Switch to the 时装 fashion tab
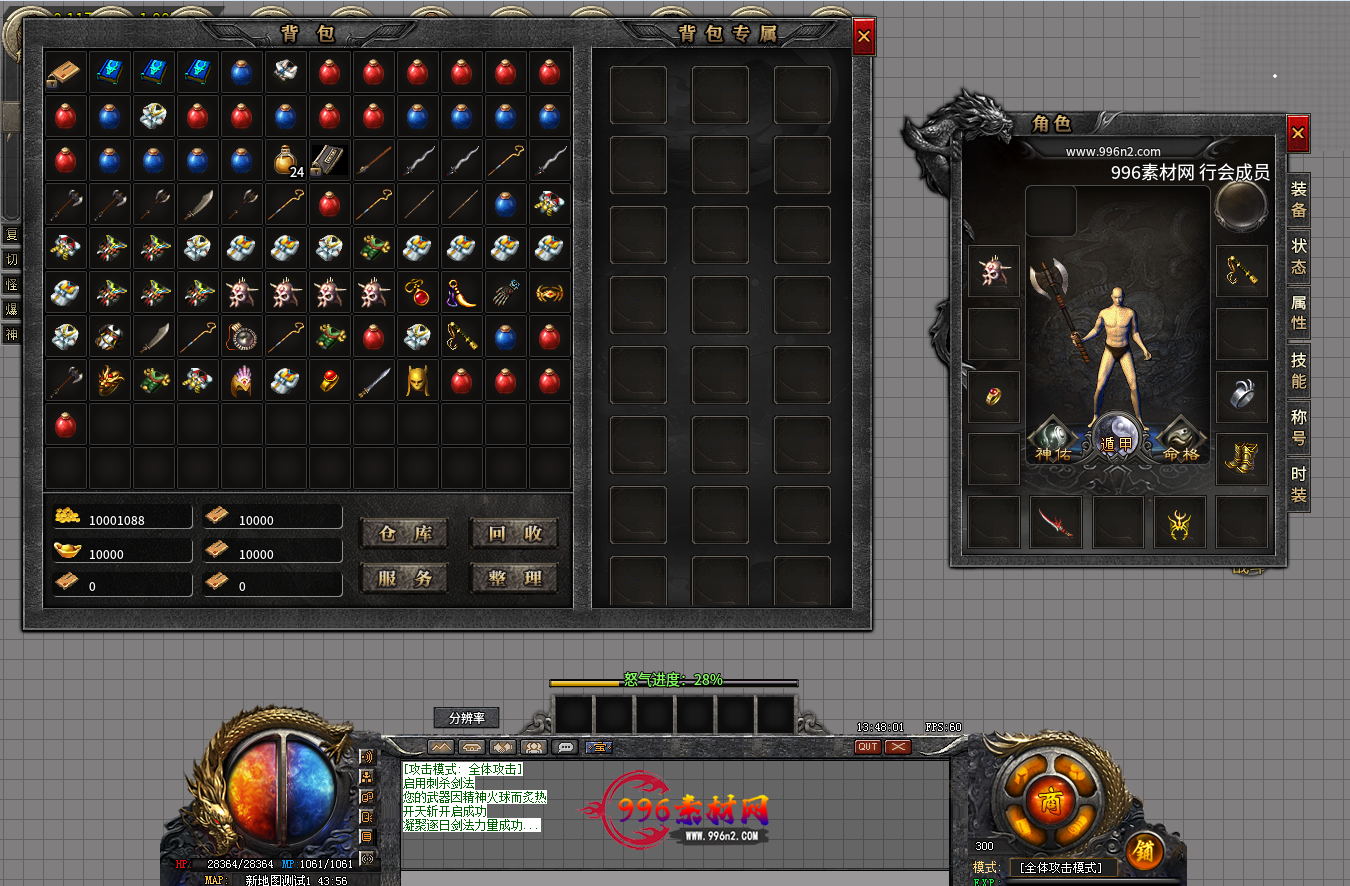The width and height of the screenshot is (1350, 886). (1298, 484)
